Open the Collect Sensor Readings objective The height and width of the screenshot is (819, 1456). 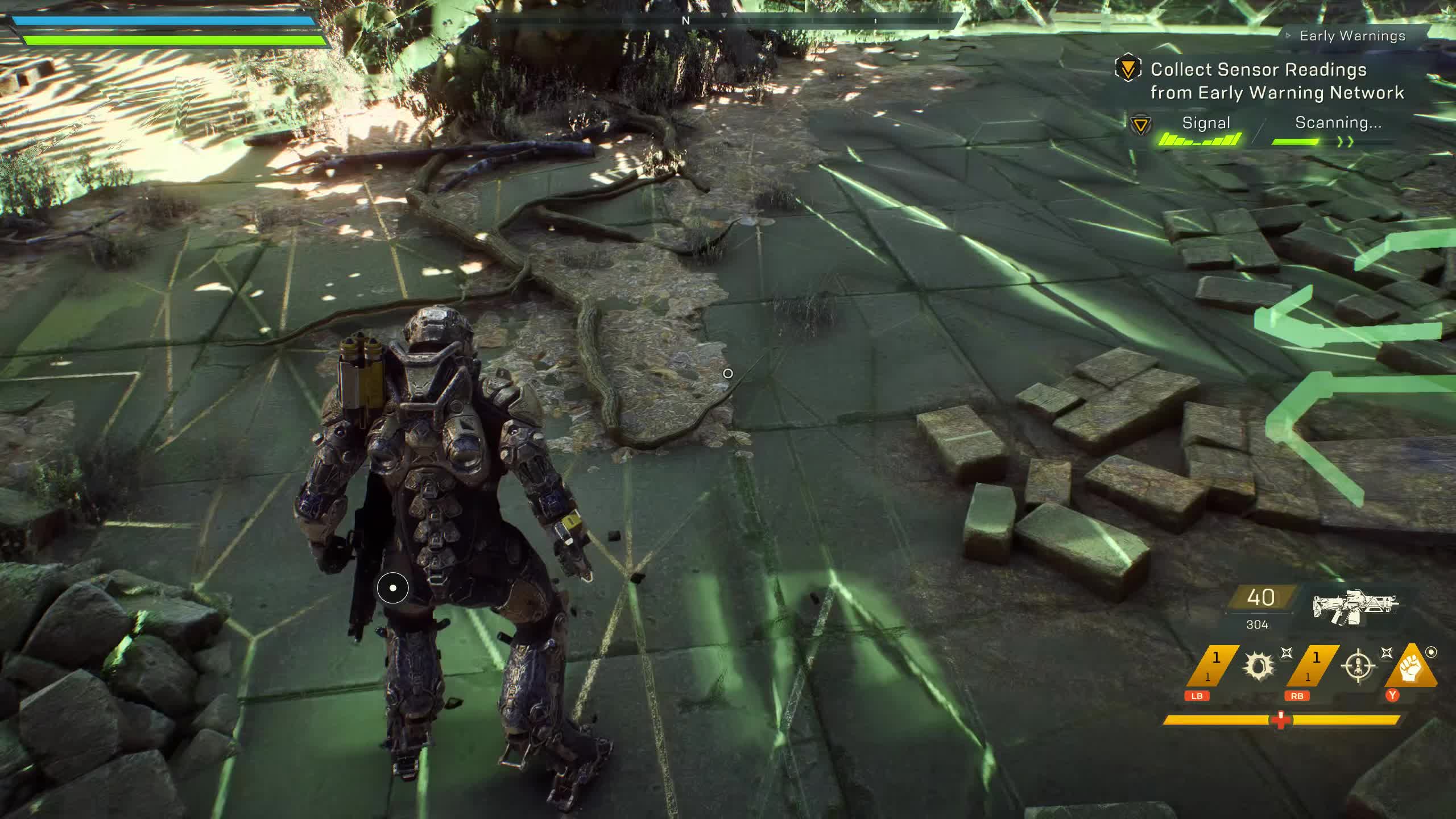(x=1277, y=81)
